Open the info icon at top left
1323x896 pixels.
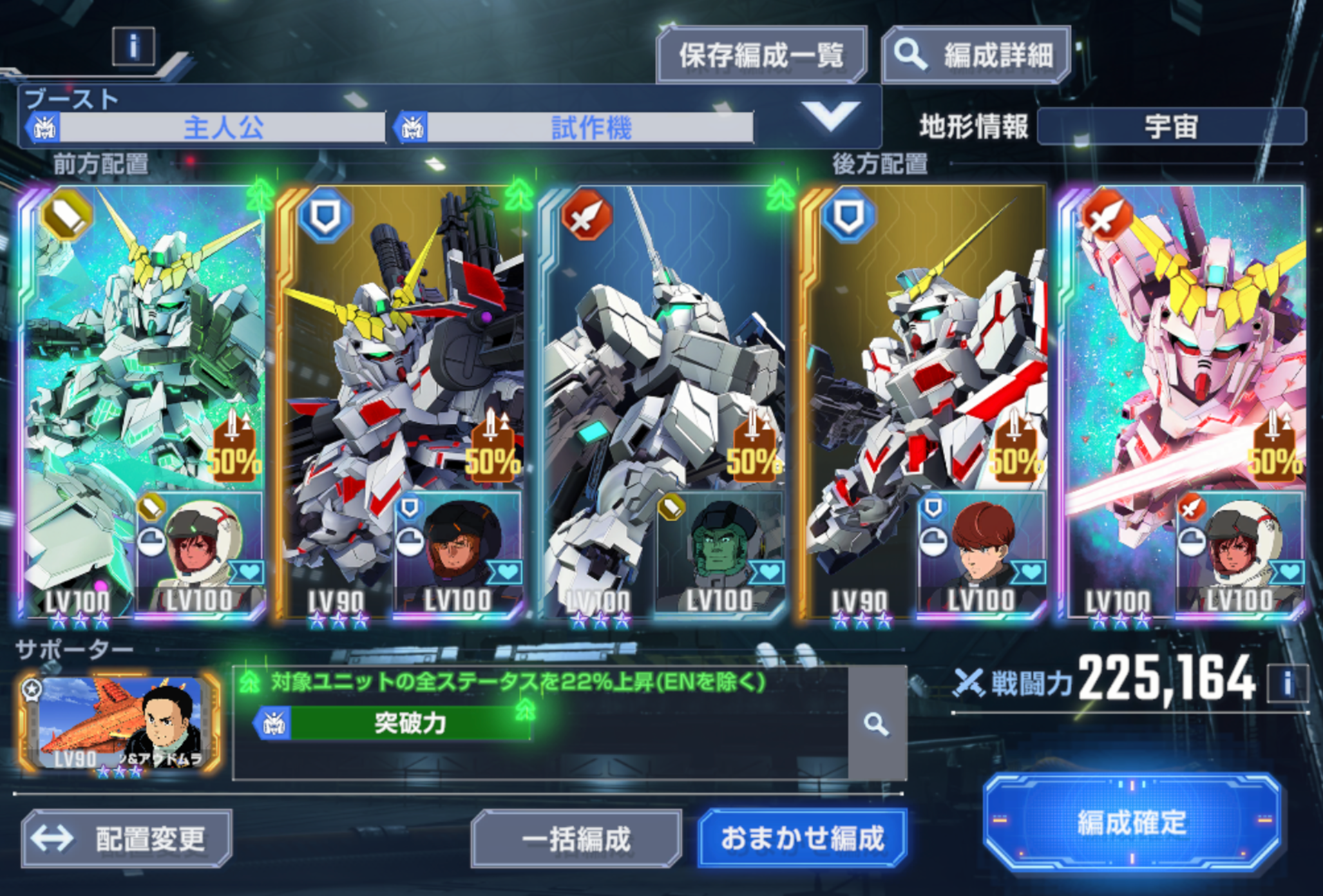tap(133, 46)
